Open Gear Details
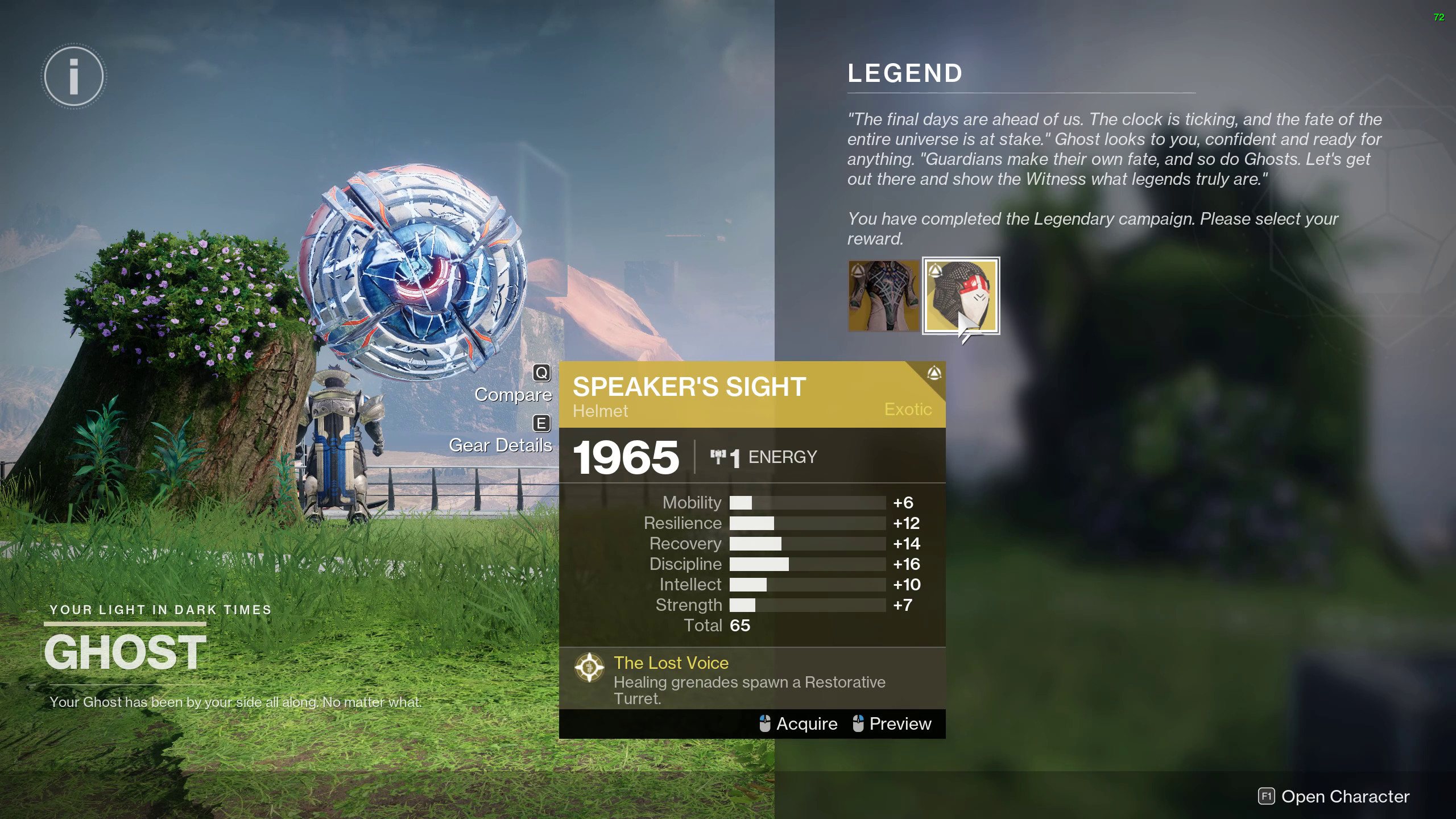Screen dimensions: 1456x819 point(500,445)
